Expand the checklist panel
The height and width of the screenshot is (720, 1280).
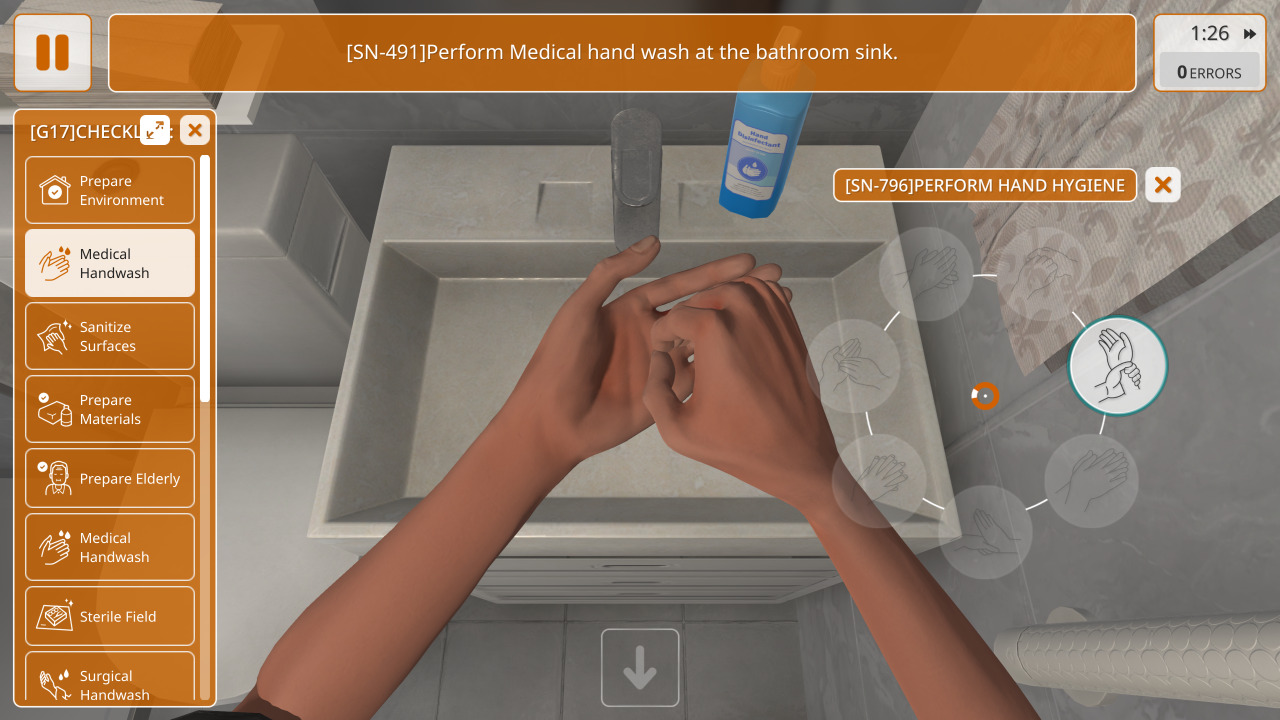click(155, 130)
